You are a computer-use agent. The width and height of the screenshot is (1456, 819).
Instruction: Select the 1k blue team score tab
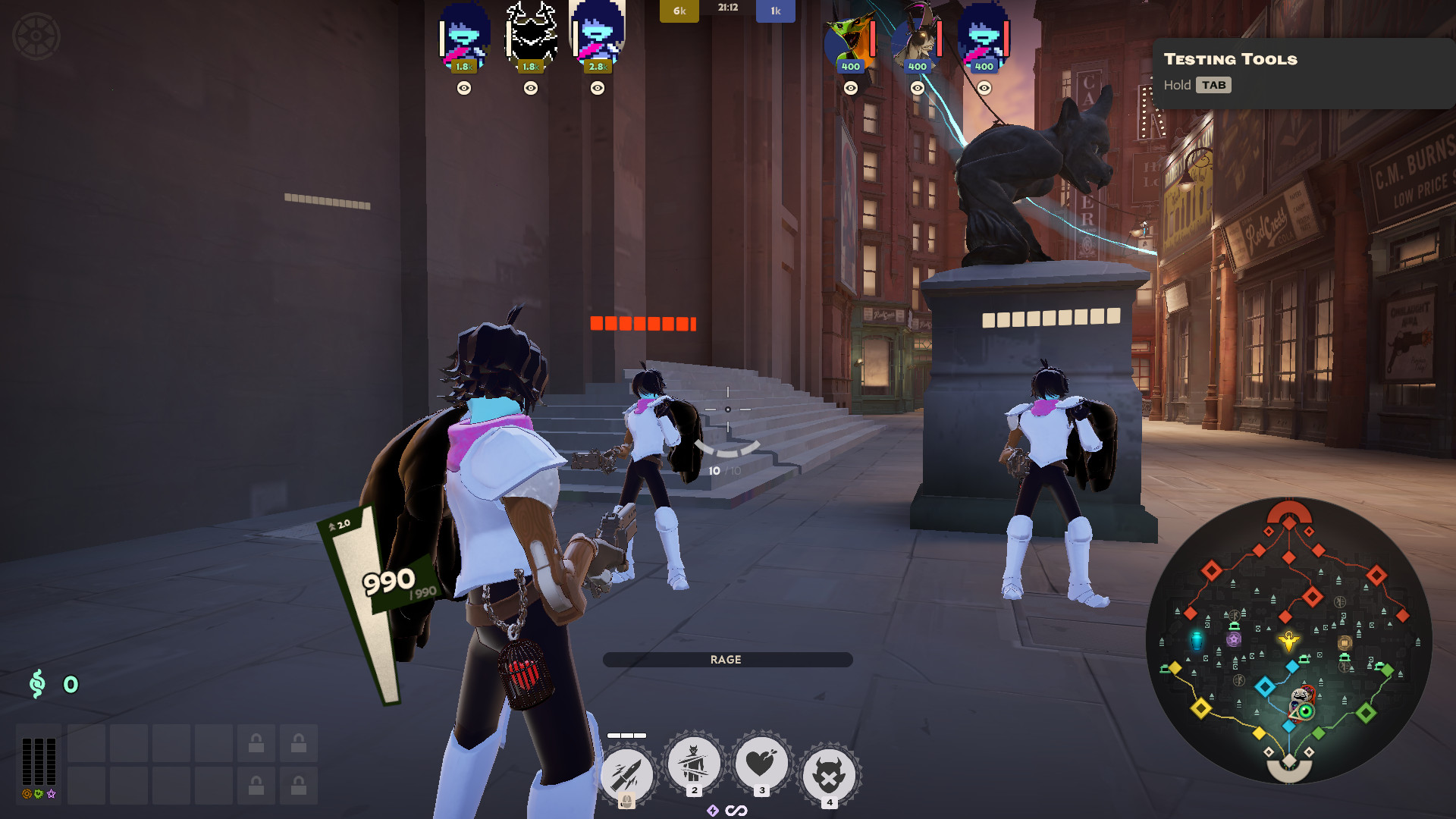pyautogui.click(x=774, y=11)
